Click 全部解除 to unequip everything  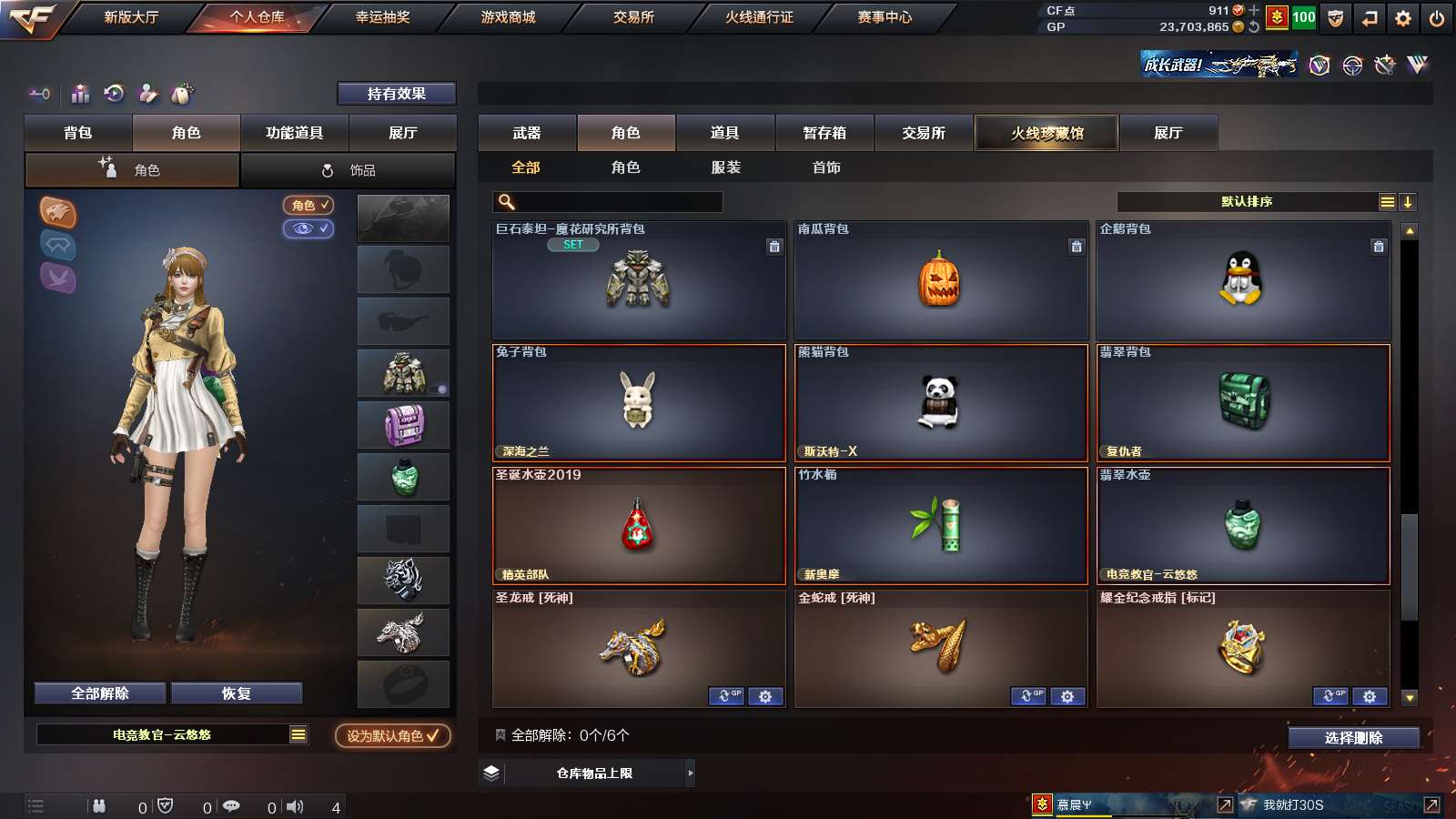pyautogui.click(x=100, y=693)
